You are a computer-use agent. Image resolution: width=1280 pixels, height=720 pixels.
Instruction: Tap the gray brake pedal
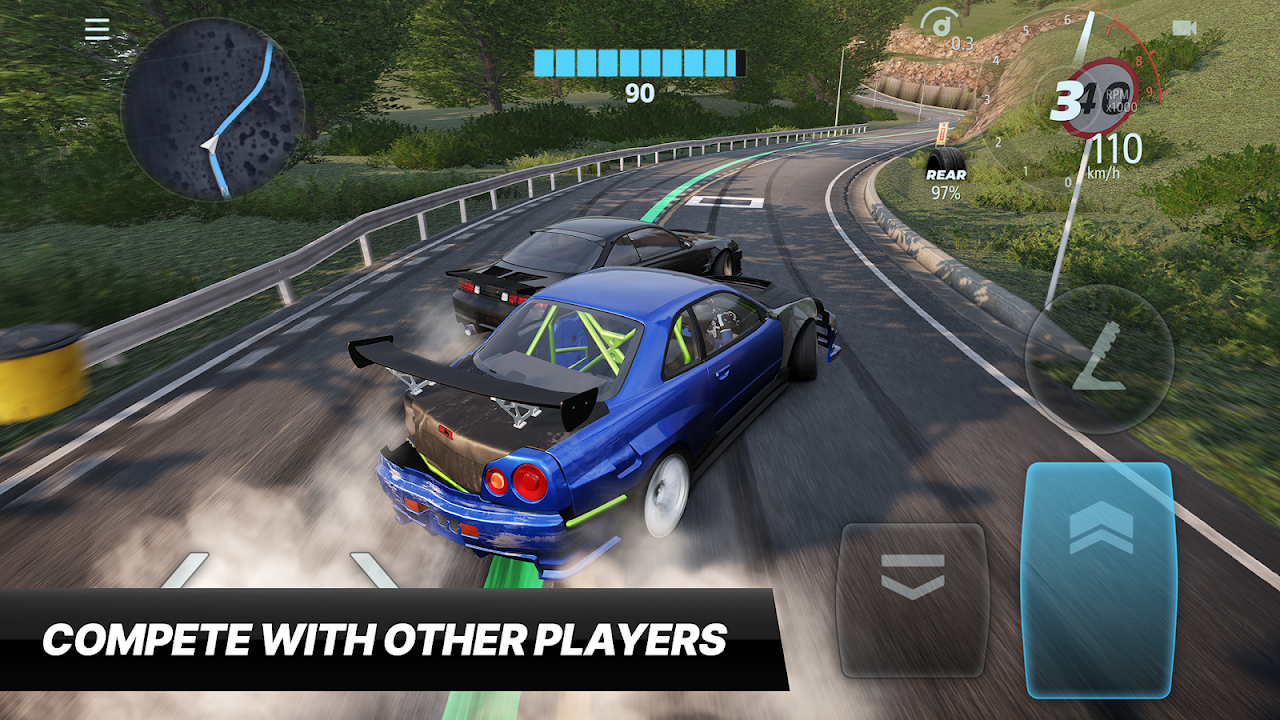tap(912, 599)
